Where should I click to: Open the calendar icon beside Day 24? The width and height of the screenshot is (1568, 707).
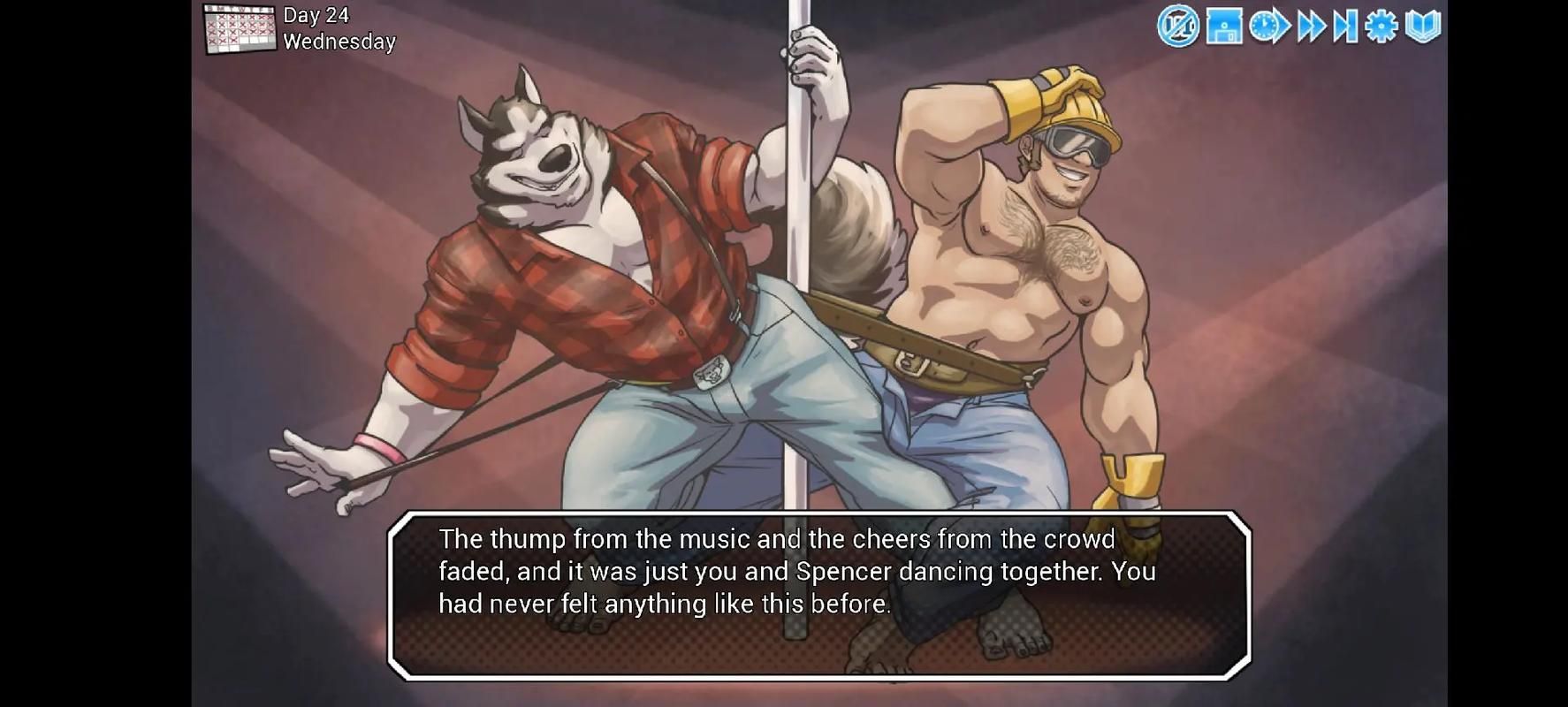(239, 29)
